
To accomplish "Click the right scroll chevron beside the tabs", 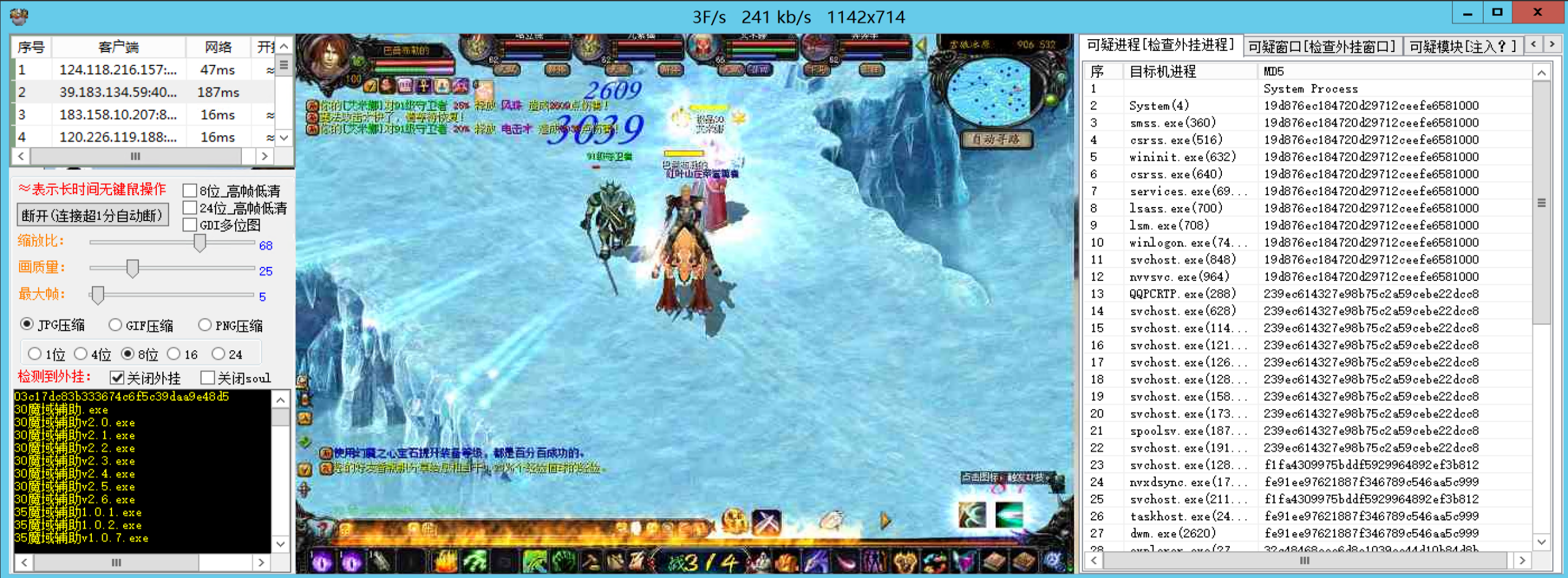I will (1553, 44).
